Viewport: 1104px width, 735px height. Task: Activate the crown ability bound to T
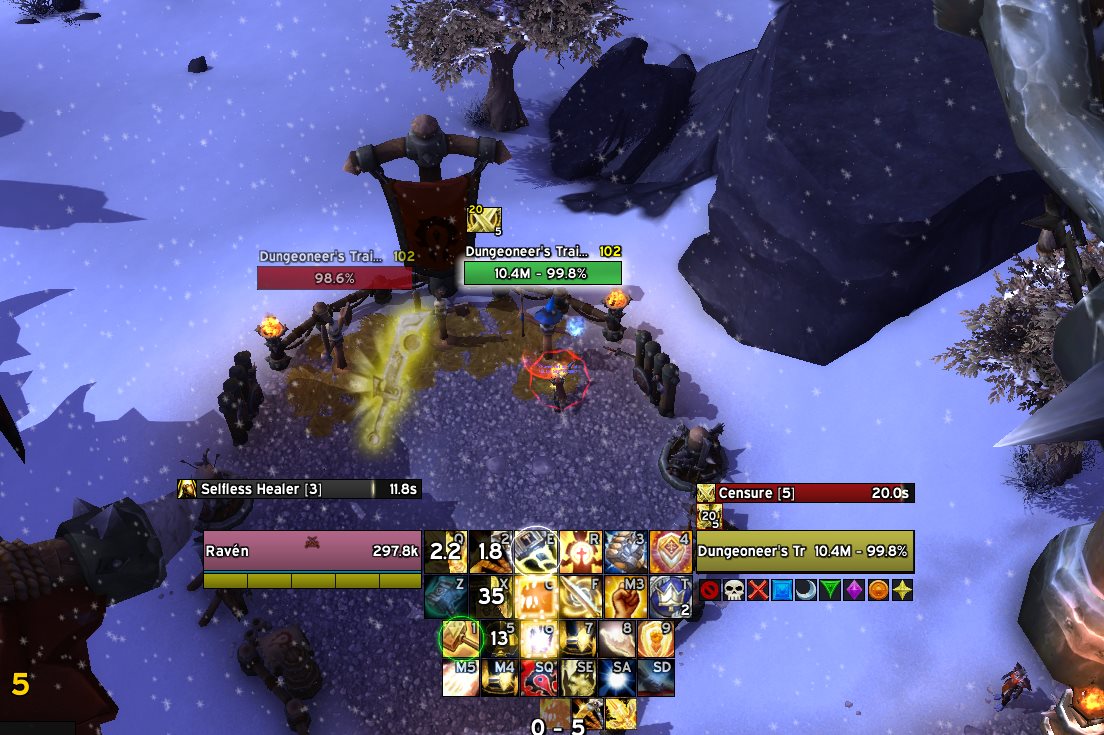pos(669,596)
